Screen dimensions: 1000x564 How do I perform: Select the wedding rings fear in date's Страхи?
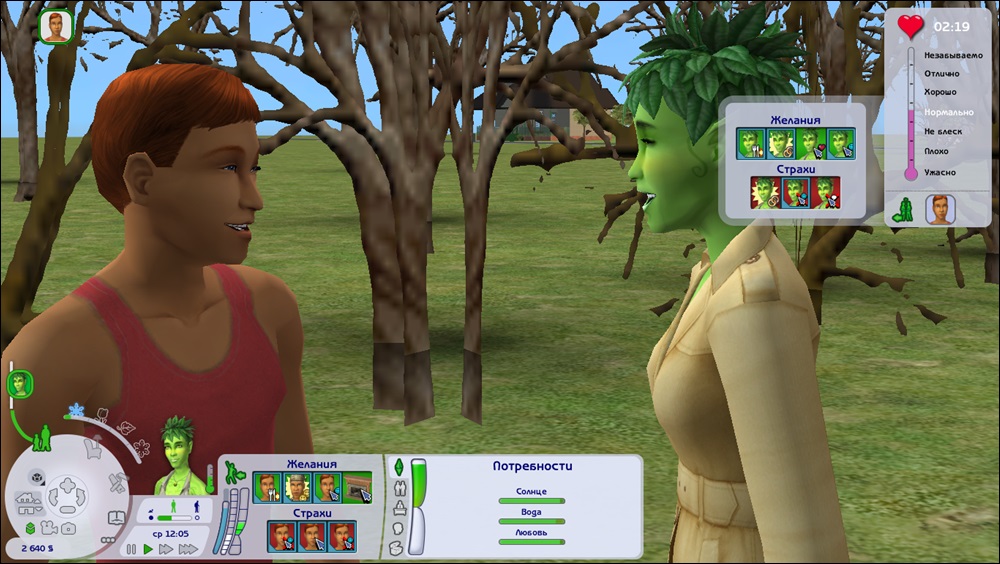pos(765,193)
